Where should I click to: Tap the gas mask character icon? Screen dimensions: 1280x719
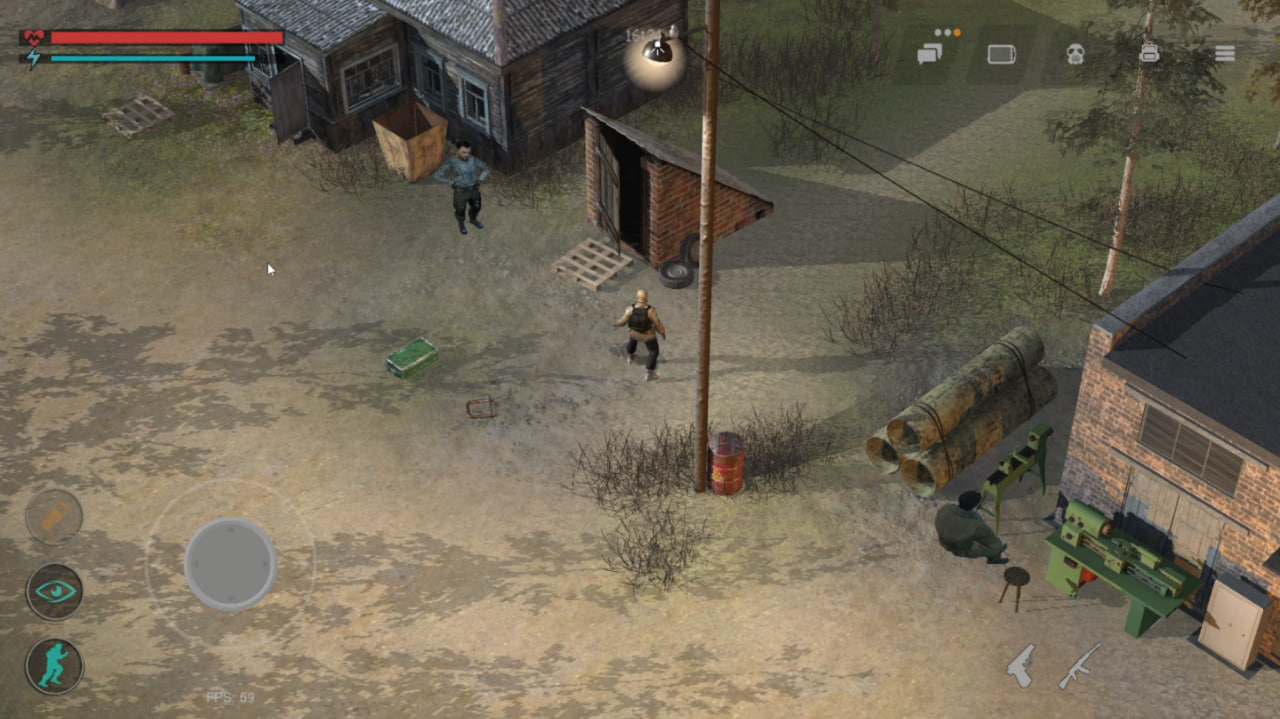(x=1075, y=54)
